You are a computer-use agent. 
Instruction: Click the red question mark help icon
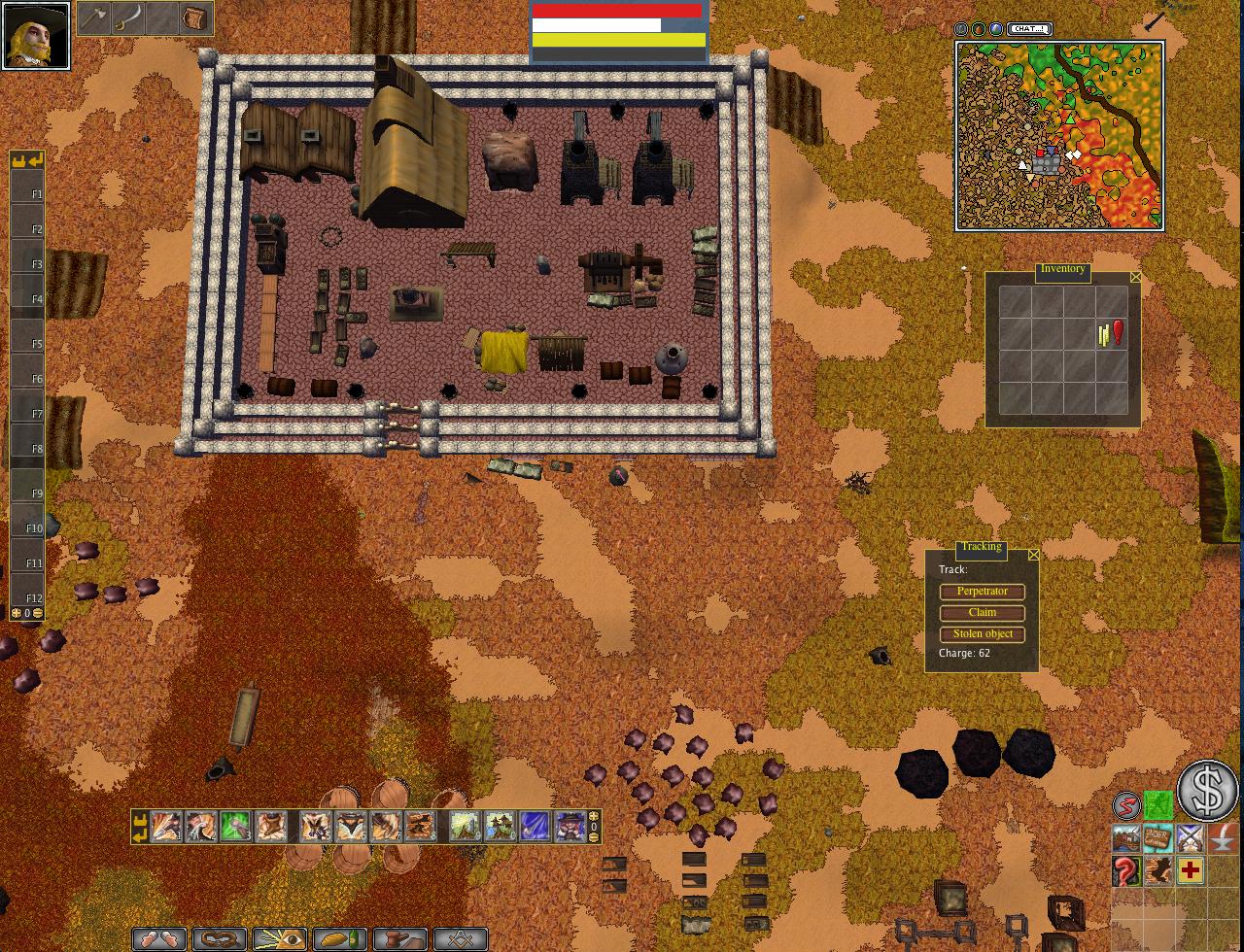pyautogui.click(x=1125, y=871)
